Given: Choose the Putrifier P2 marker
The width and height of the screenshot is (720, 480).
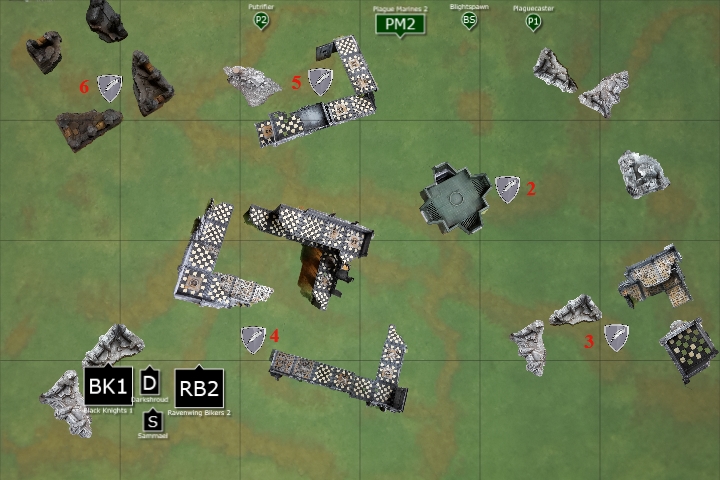Looking at the screenshot, I should 261,19.
